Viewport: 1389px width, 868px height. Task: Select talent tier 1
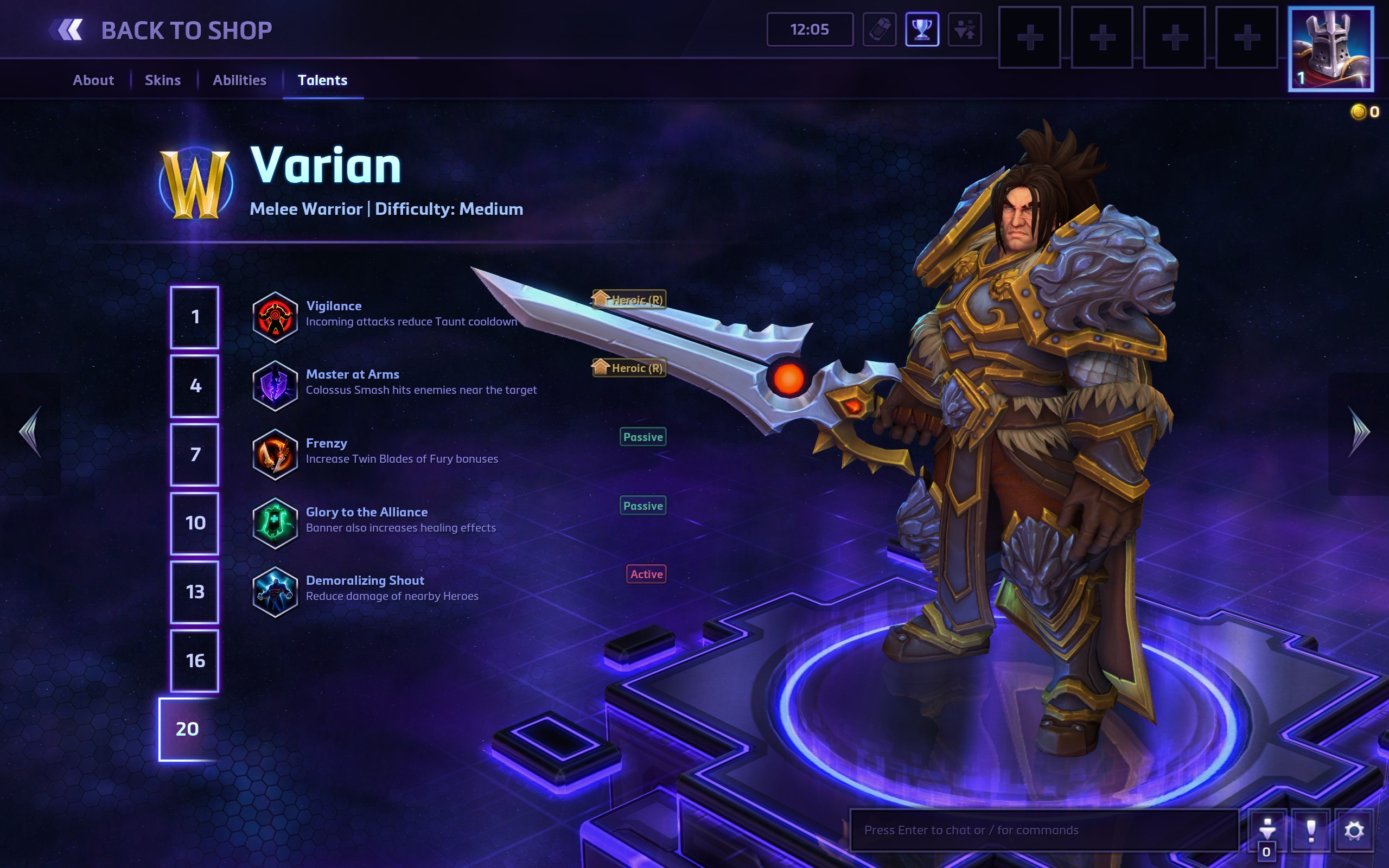pos(195,316)
